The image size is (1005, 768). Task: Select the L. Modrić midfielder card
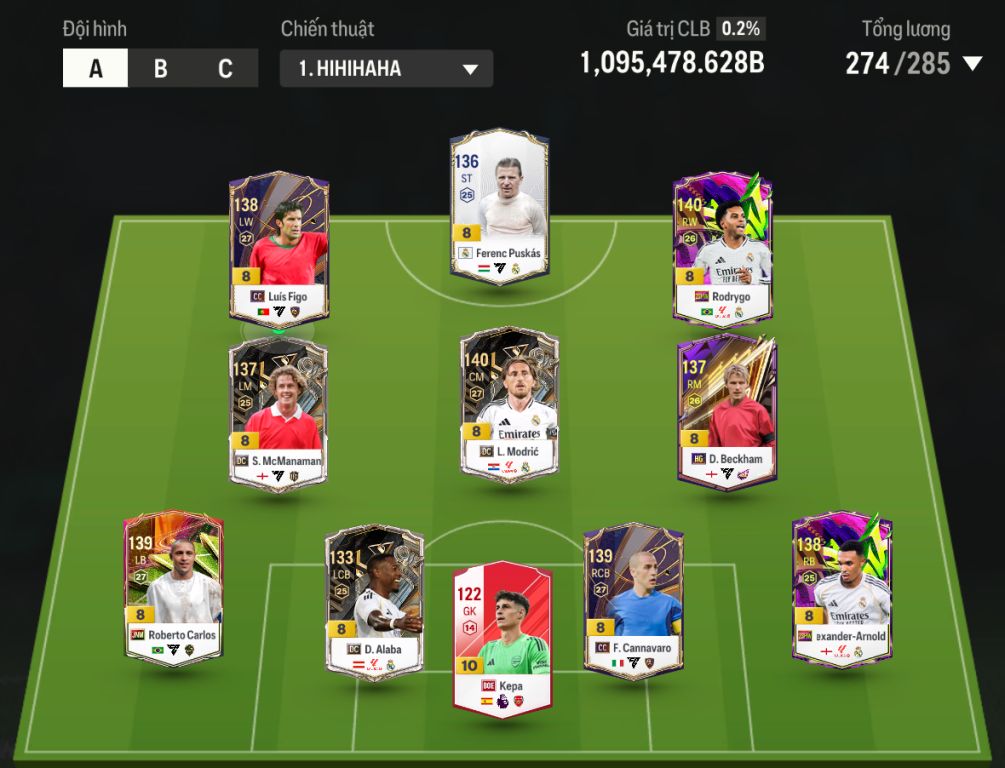pyautogui.click(x=509, y=405)
